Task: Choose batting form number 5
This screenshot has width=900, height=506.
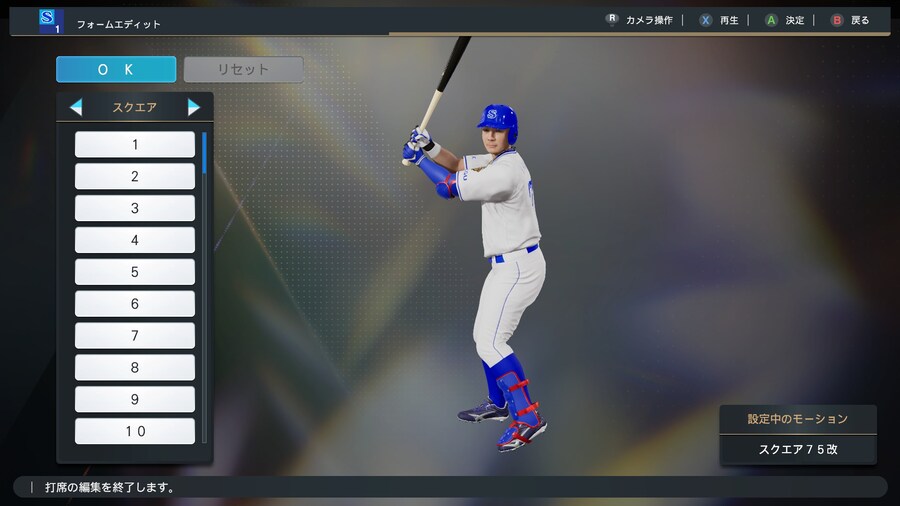Action: pos(135,272)
